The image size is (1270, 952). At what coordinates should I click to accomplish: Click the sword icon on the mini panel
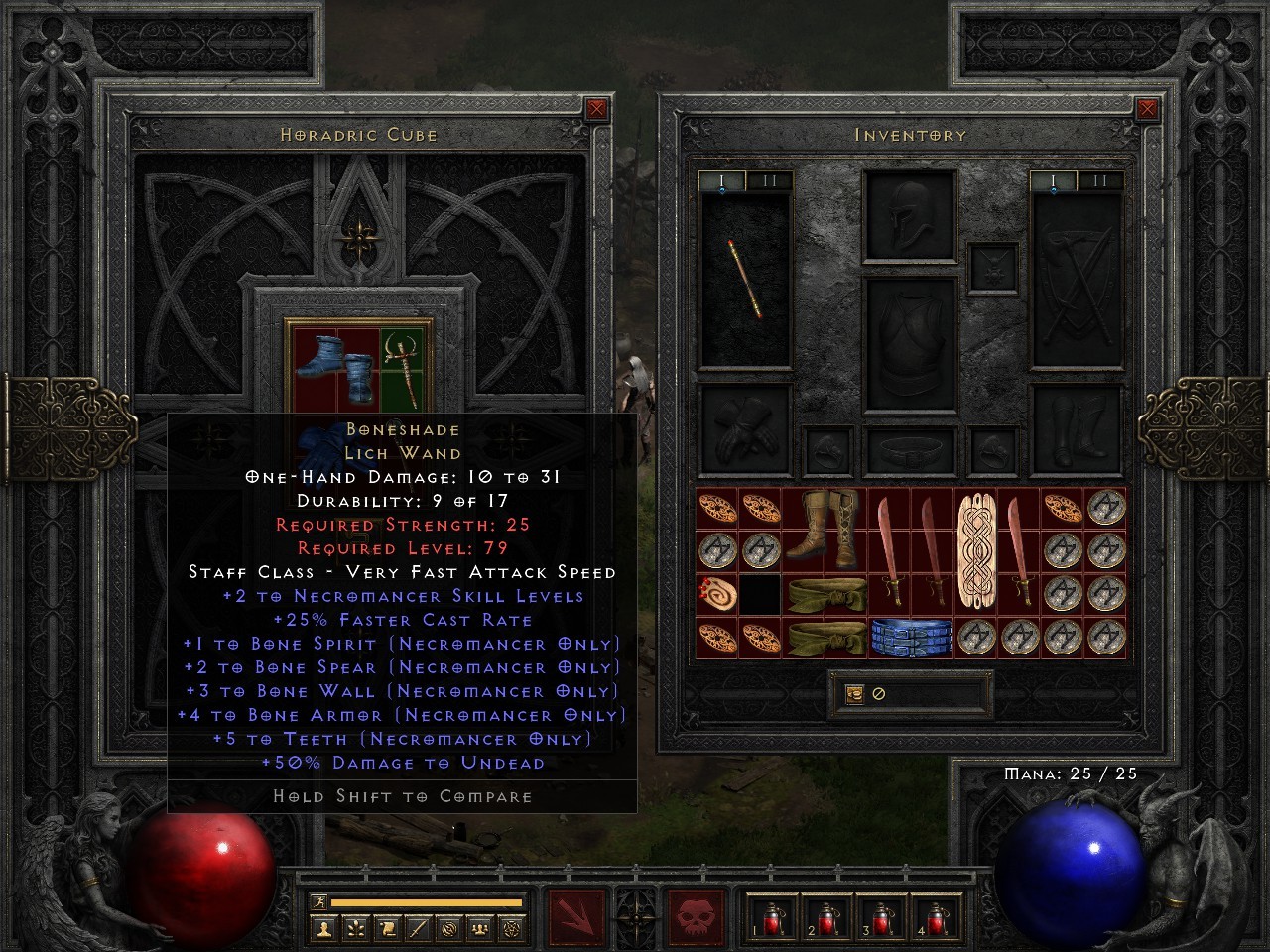point(418,929)
